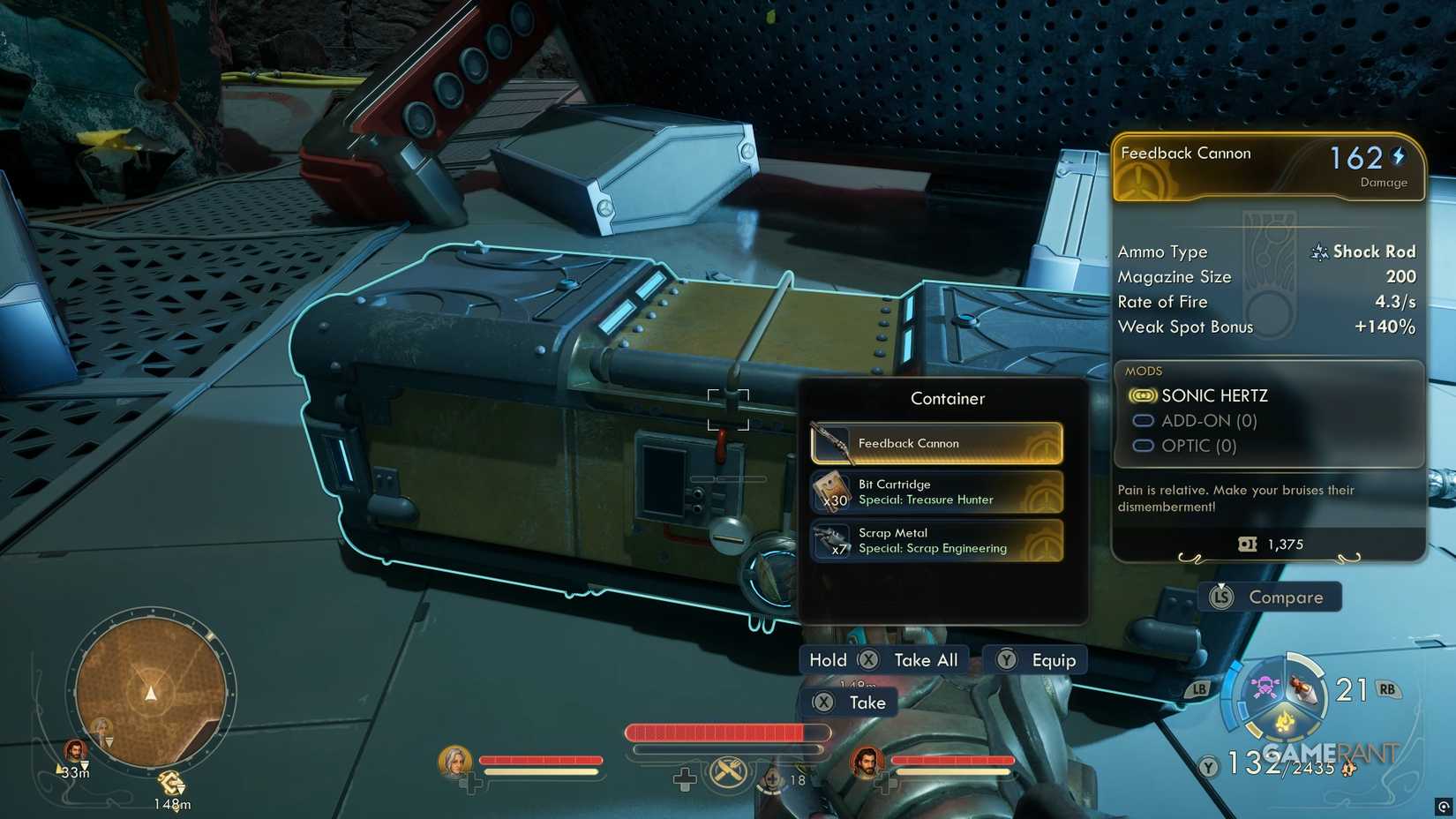
Task: Click the bit currency icon beside 1,375
Action: (1247, 544)
